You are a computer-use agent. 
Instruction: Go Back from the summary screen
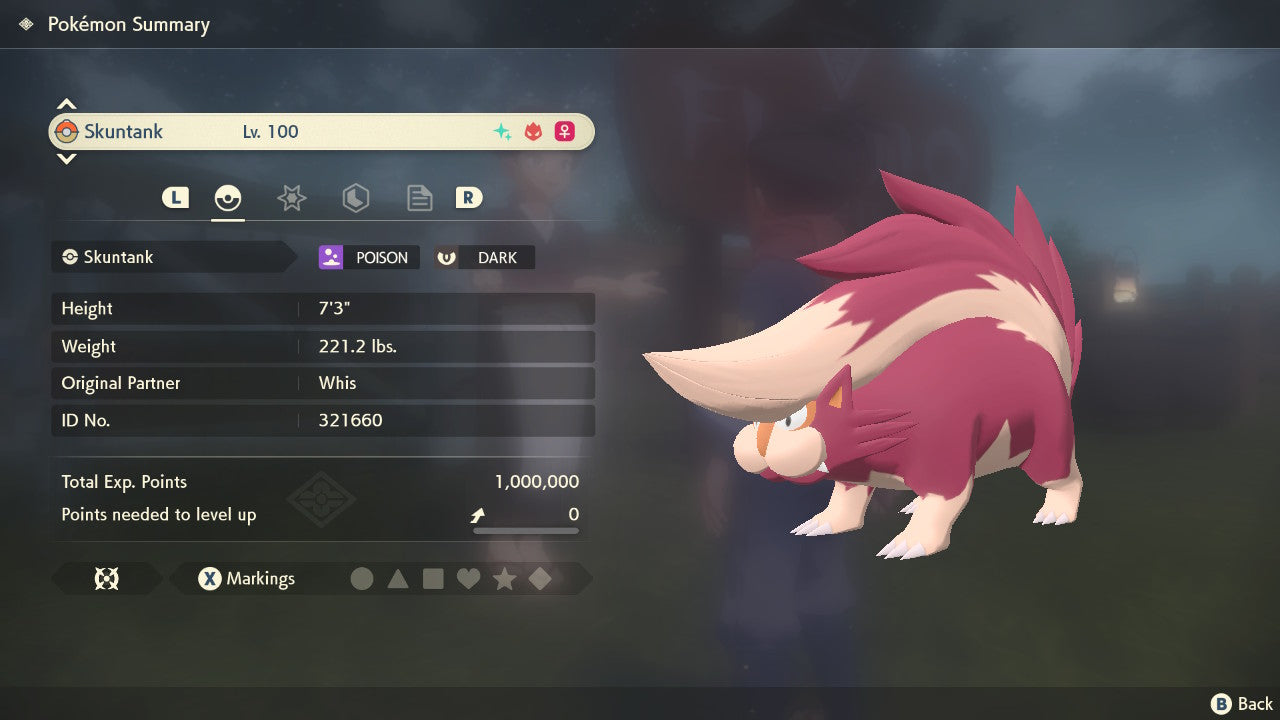(1242, 704)
